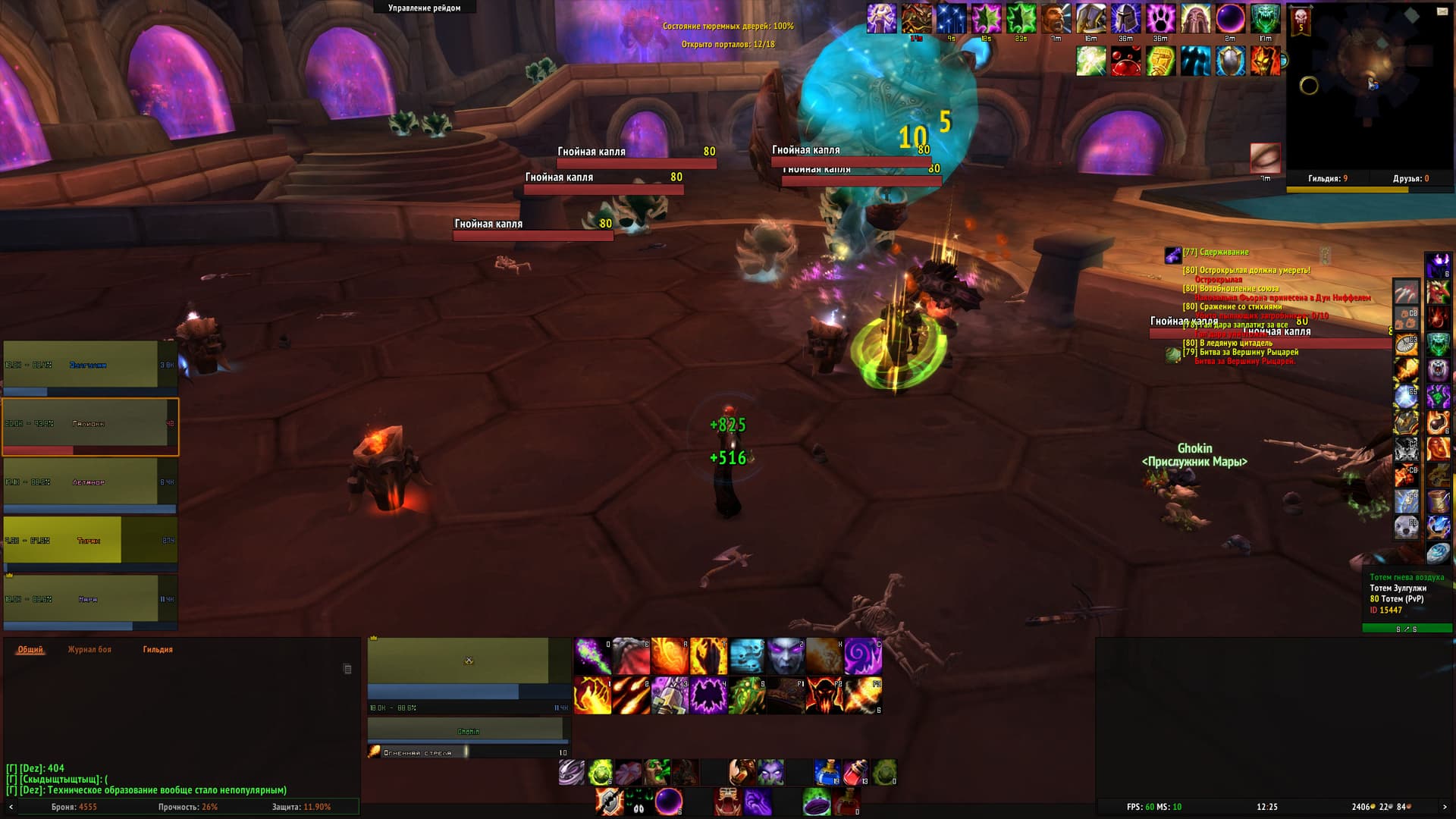Screen dimensions: 1456x819
Task: Cast the triple fireball rain spell
Action: tap(631, 696)
